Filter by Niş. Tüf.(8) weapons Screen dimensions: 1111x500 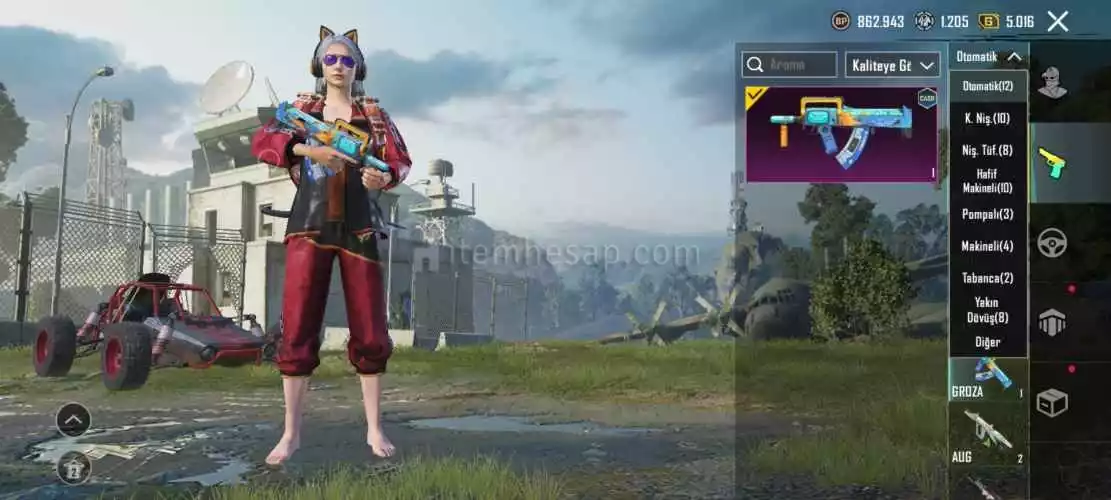(987, 150)
